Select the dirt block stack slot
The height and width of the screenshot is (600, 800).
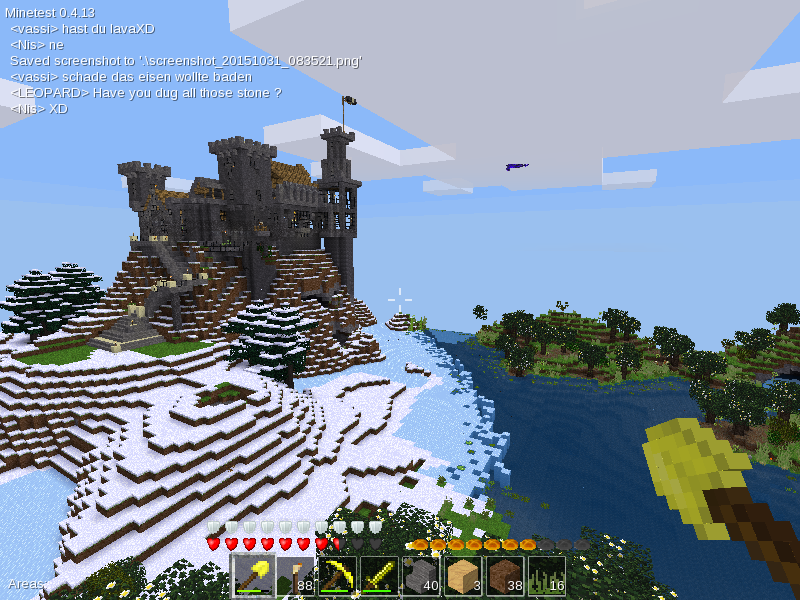[x=505, y=576]
